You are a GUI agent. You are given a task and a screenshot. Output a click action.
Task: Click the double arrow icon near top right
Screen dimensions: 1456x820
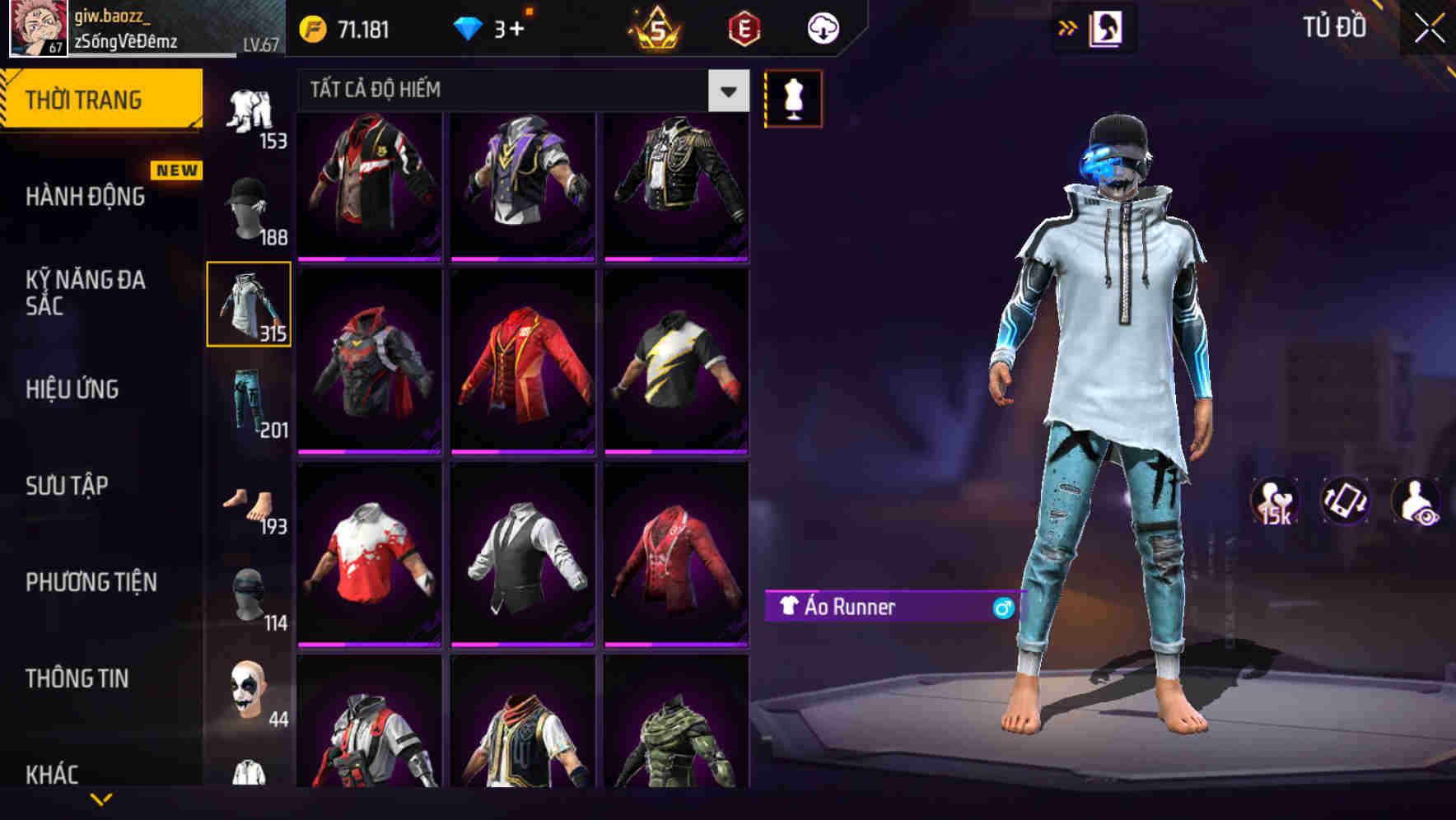(x=1068, y=26)
